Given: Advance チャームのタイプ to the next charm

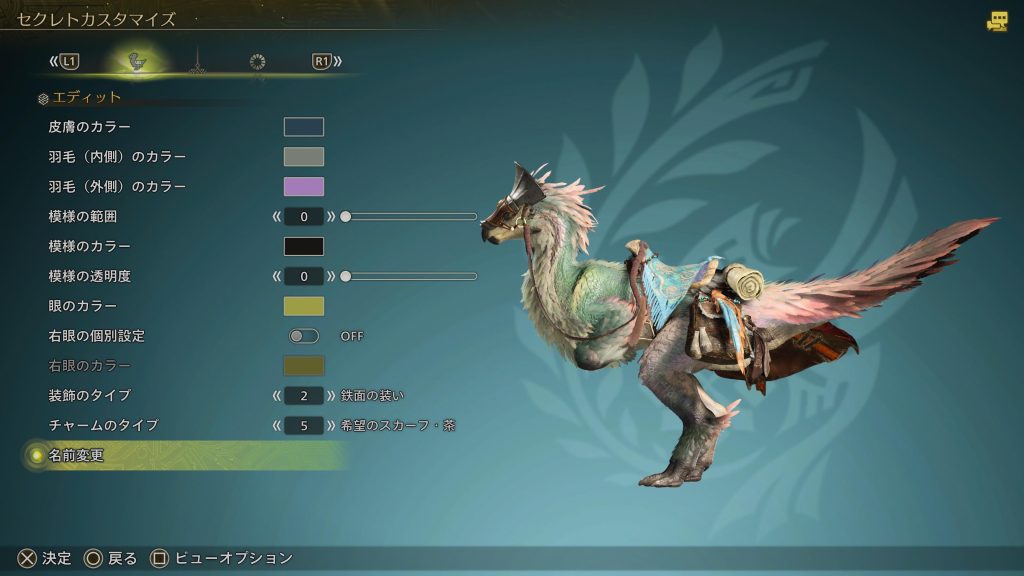Looking at the screenshot, I should [x=331, y=425].
